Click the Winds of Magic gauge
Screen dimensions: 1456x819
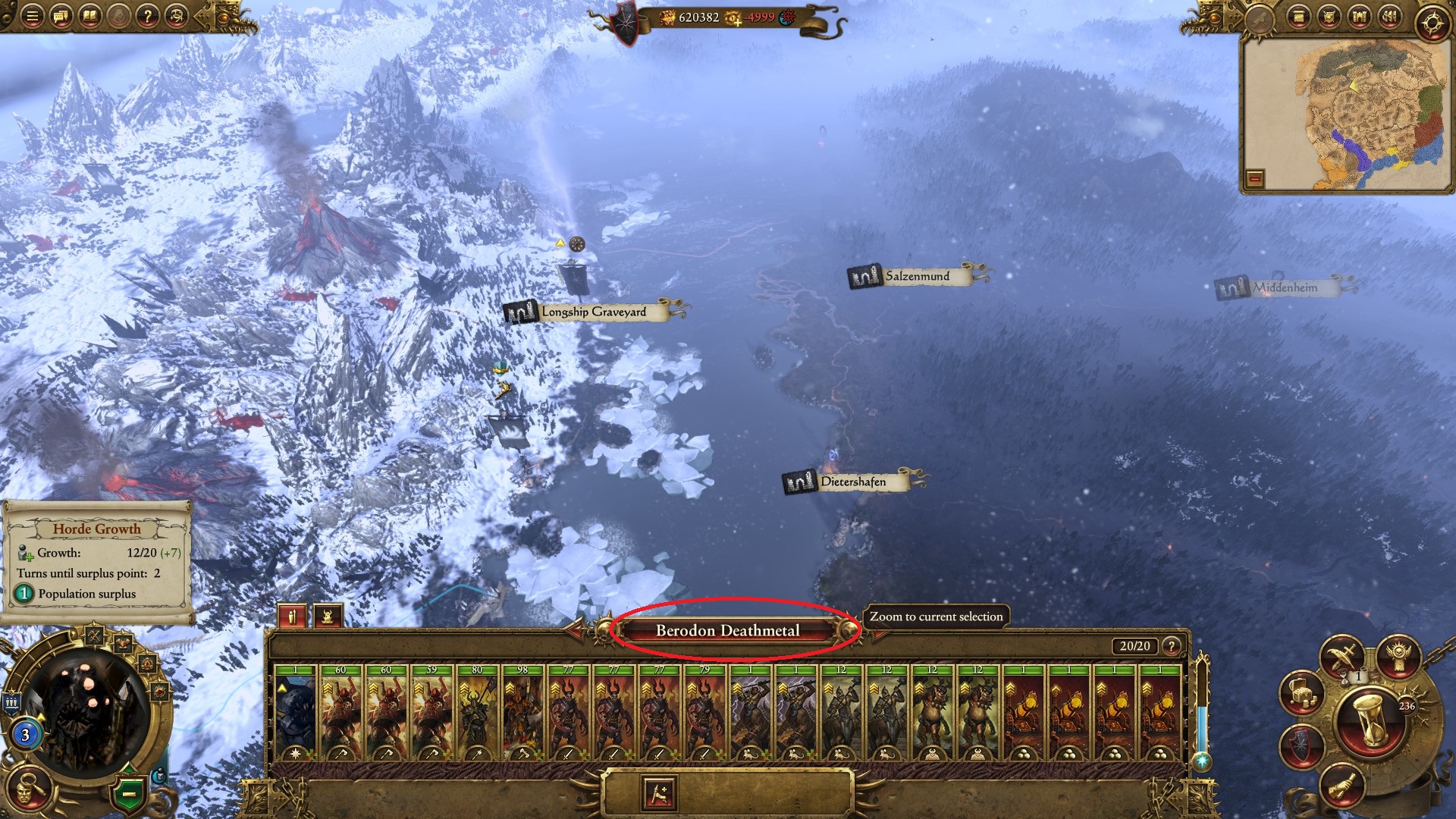pos(1202,698)
